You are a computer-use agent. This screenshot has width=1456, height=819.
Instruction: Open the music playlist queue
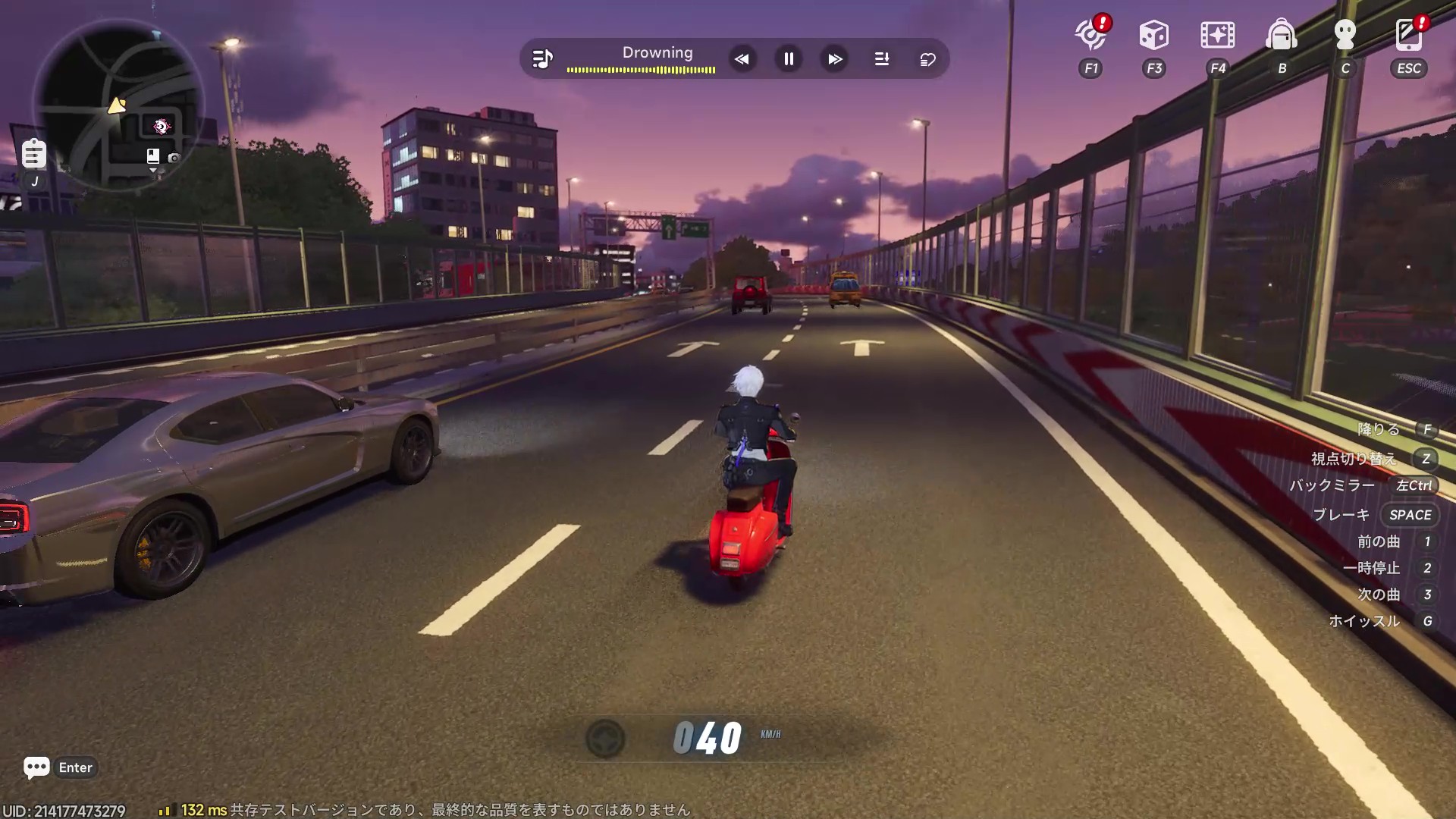[x=882, y=59]
